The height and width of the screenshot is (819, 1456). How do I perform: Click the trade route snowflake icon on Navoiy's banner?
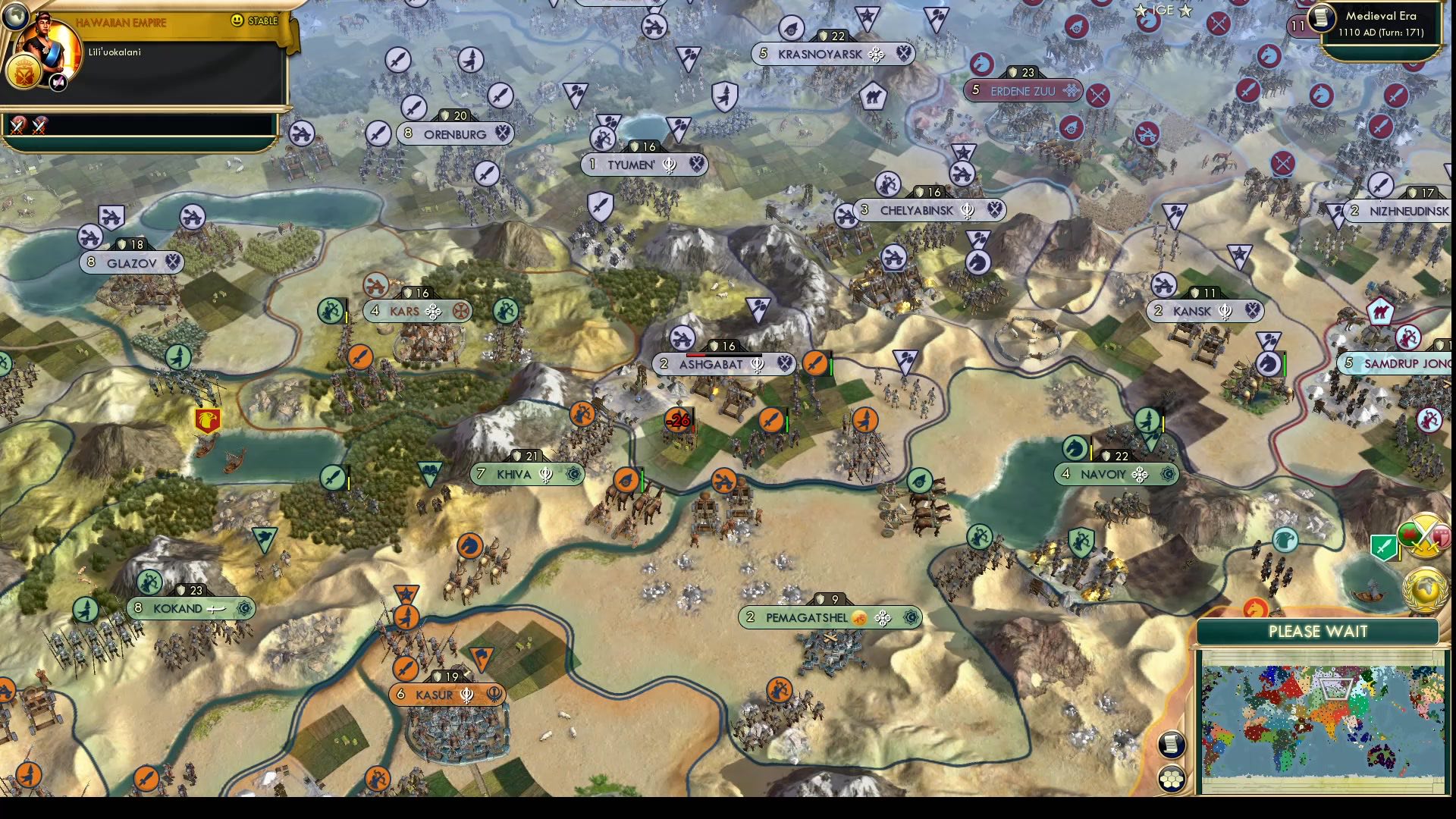(1140, 475)
